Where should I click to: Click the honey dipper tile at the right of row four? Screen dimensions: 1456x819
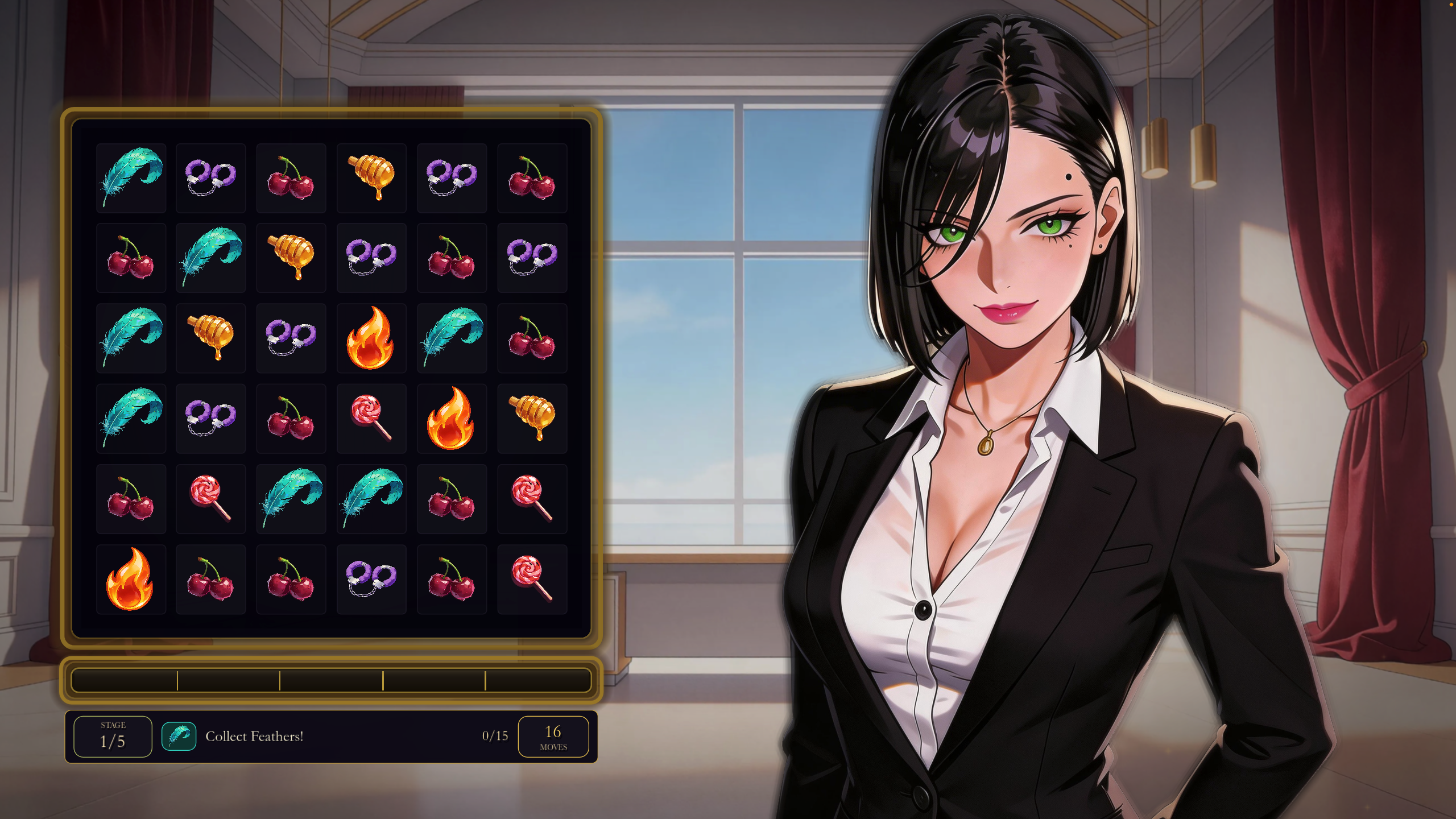(532, 418)
